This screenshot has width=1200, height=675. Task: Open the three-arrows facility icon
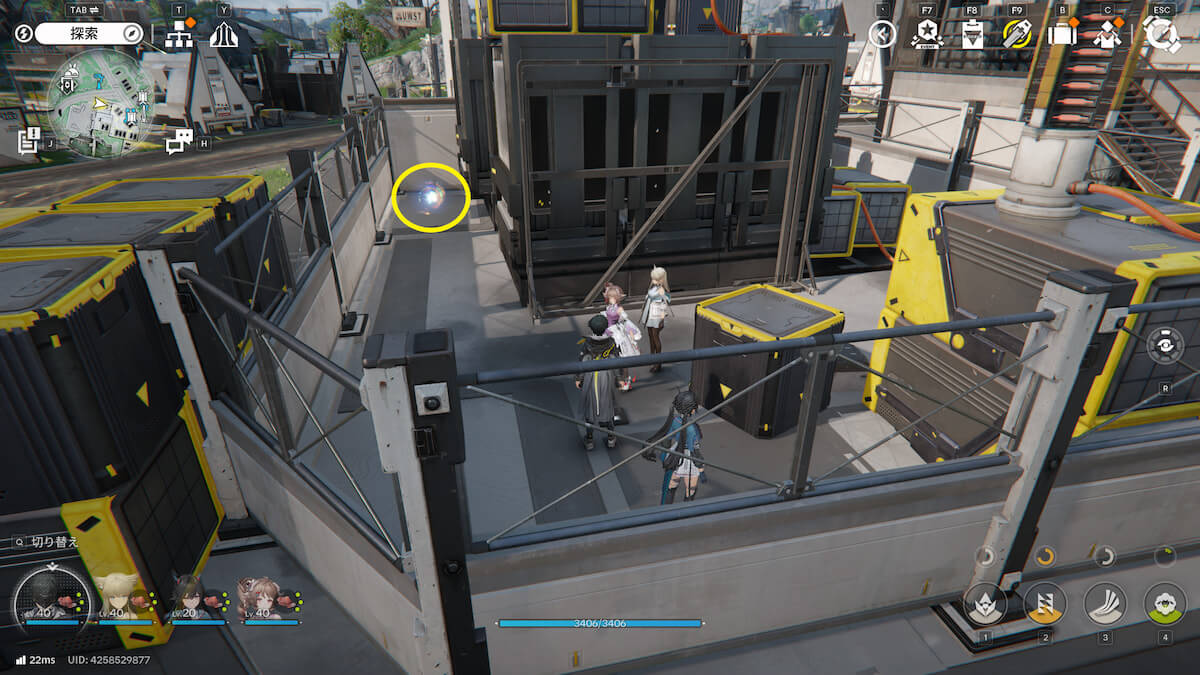point(223,35)
